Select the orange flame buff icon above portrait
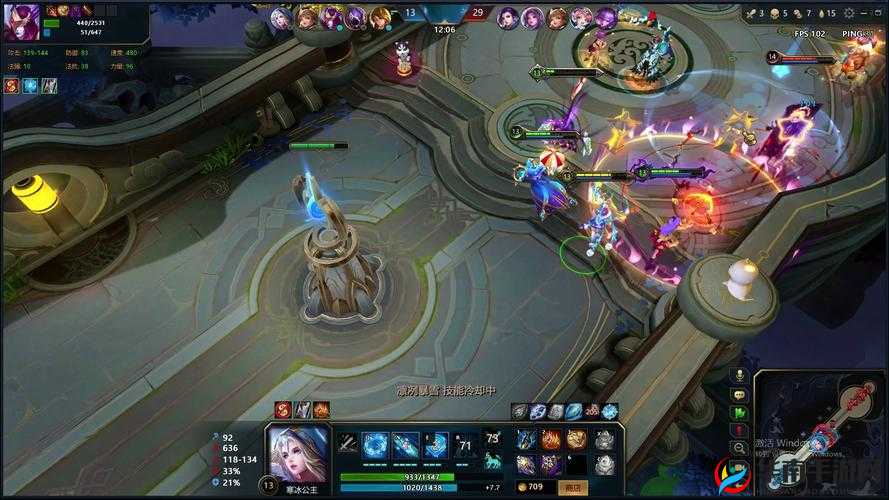889x500 pixels. point(321,409)
